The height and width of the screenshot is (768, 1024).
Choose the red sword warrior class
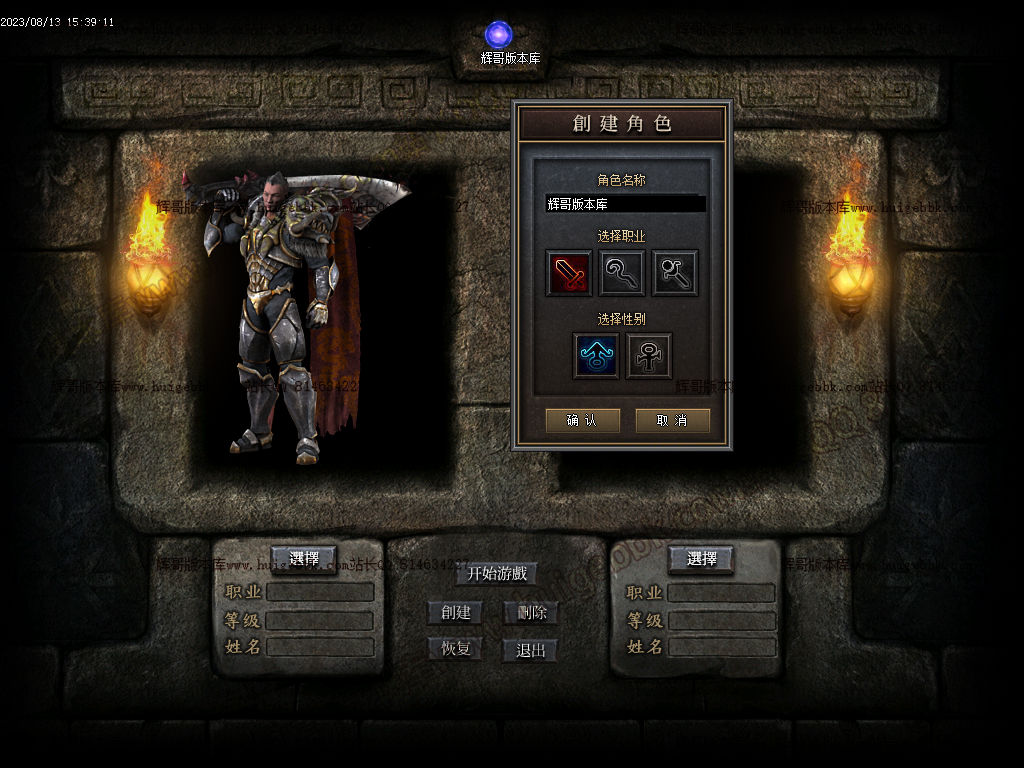coord(569,273)
